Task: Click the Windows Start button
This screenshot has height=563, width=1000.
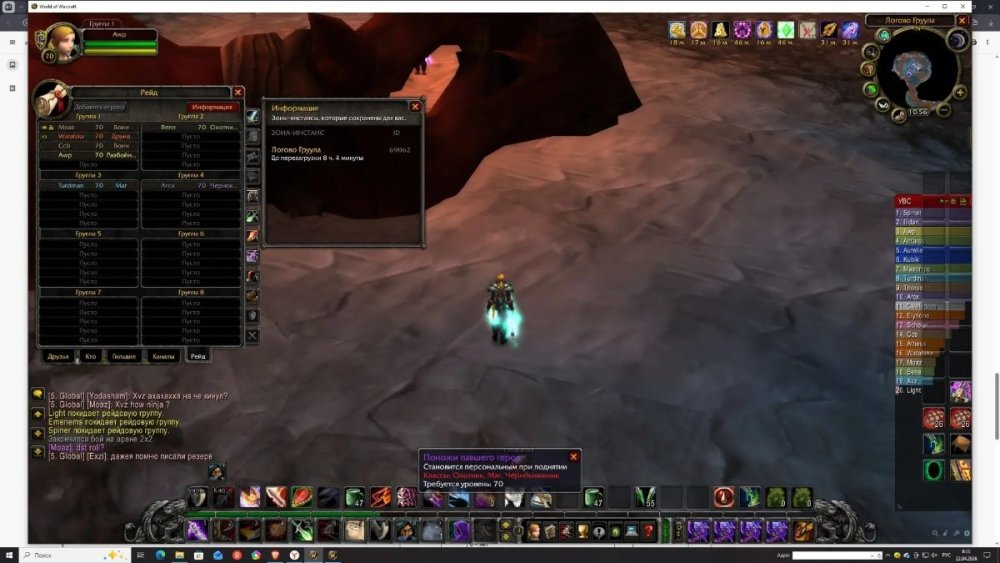Action: (x=10, y=554)
